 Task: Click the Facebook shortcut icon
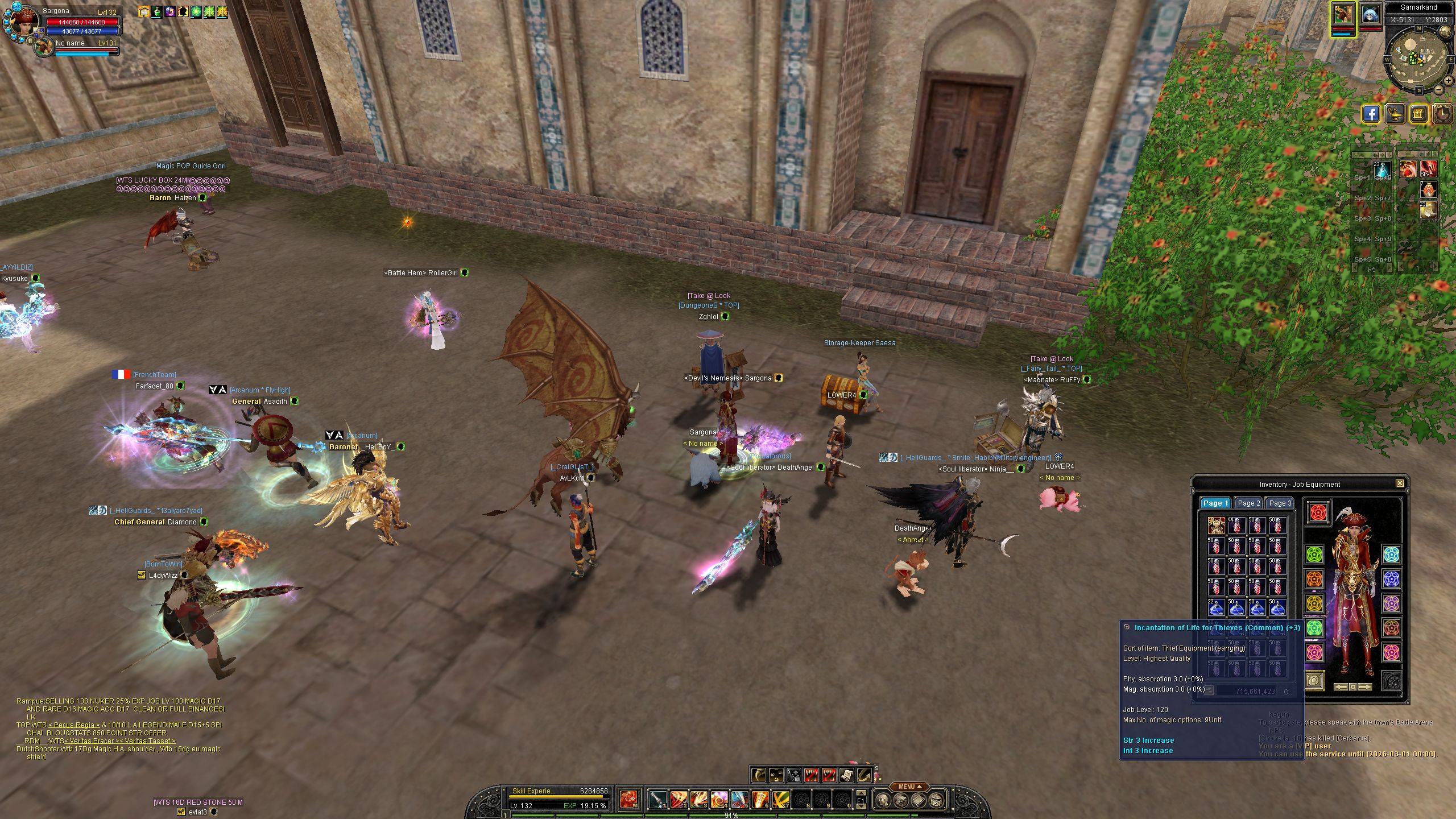1371,114
